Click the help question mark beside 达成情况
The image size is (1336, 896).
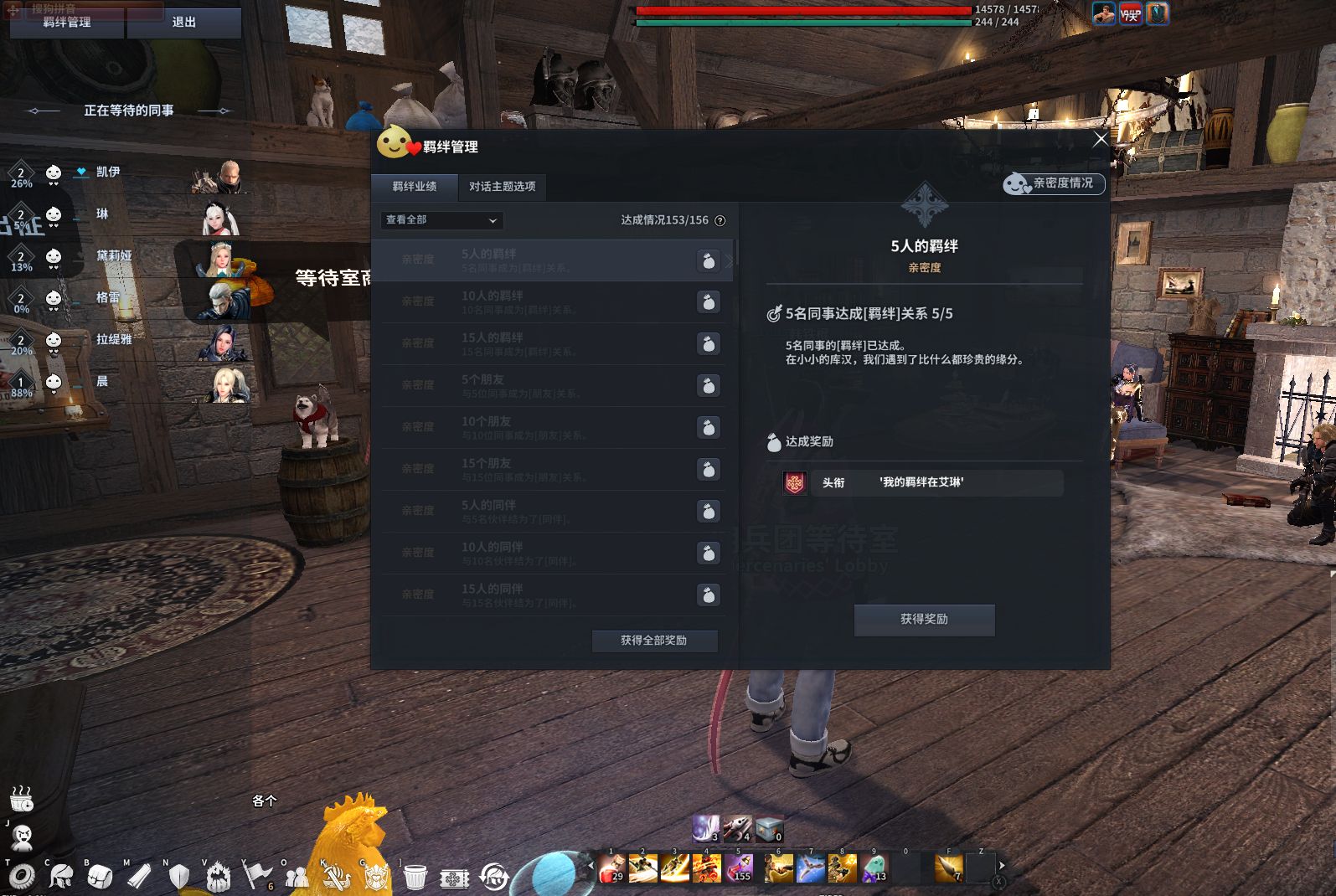[x=720, y=220]
